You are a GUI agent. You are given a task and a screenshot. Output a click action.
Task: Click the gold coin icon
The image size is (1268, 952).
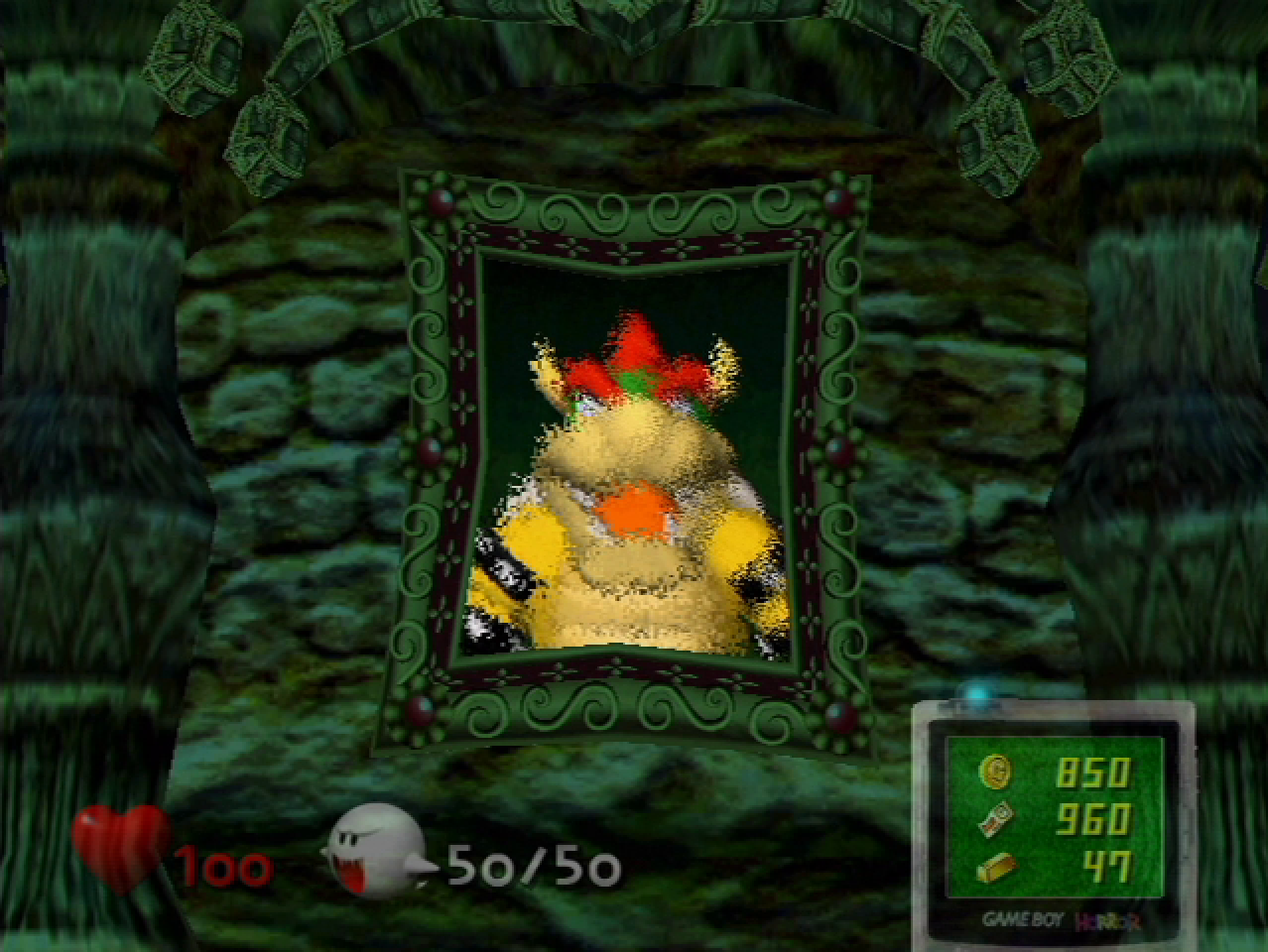tap(995, 771)
